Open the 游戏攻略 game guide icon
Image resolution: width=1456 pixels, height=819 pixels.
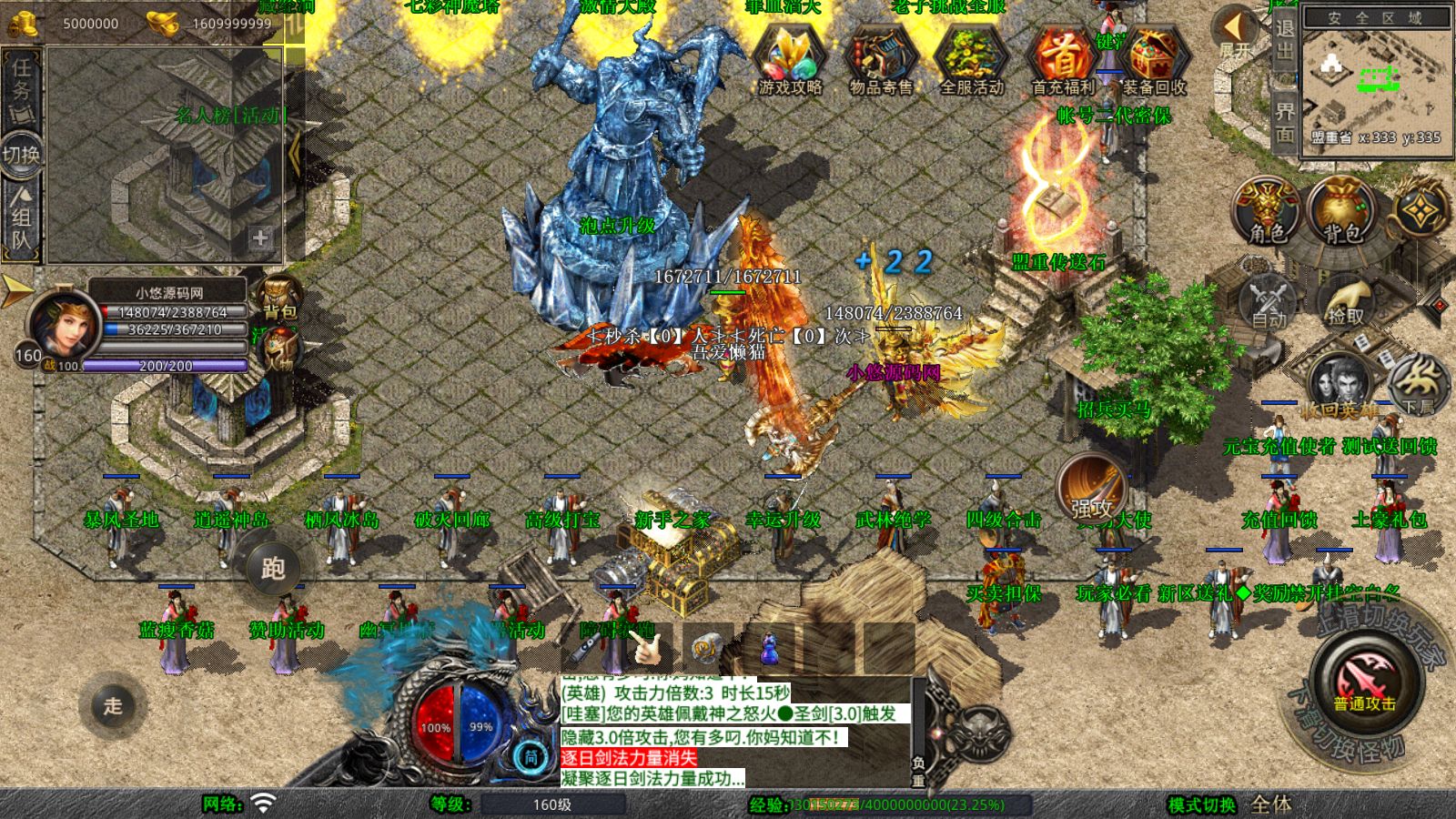790,60
